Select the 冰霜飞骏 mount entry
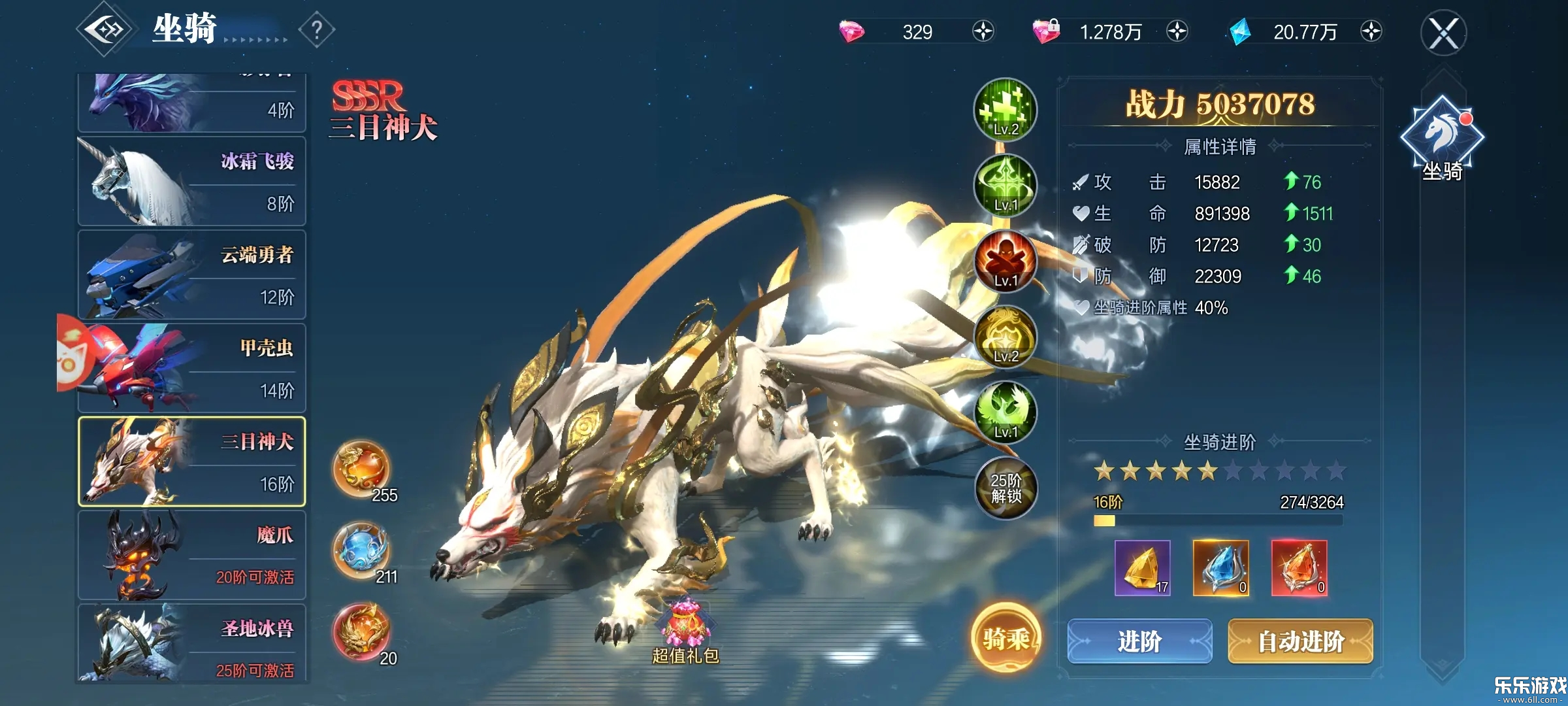Viewport: 1568px width, 706px height. [x=191, y=182]
